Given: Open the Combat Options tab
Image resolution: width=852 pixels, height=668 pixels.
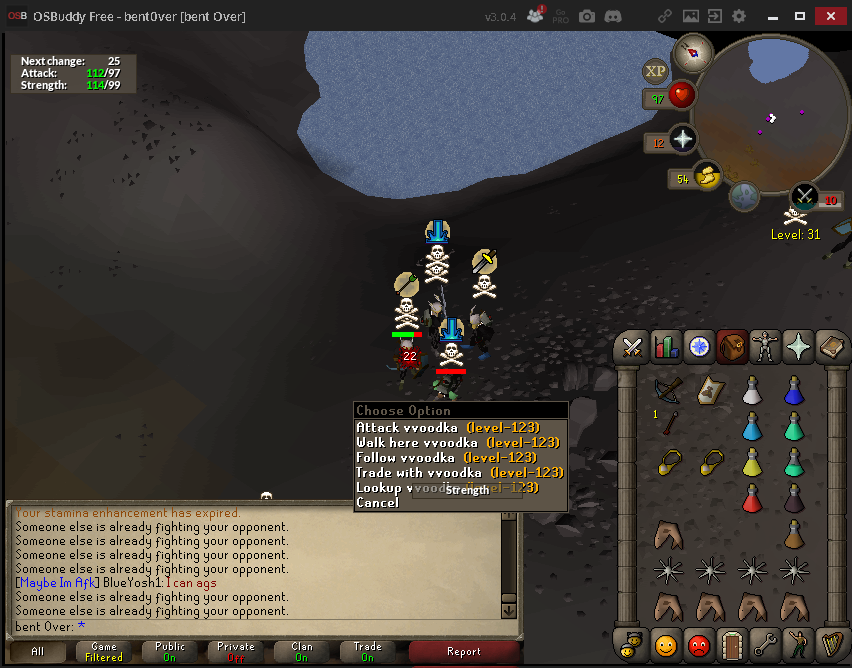Looking at the screenshot, I should click(632, 347).
